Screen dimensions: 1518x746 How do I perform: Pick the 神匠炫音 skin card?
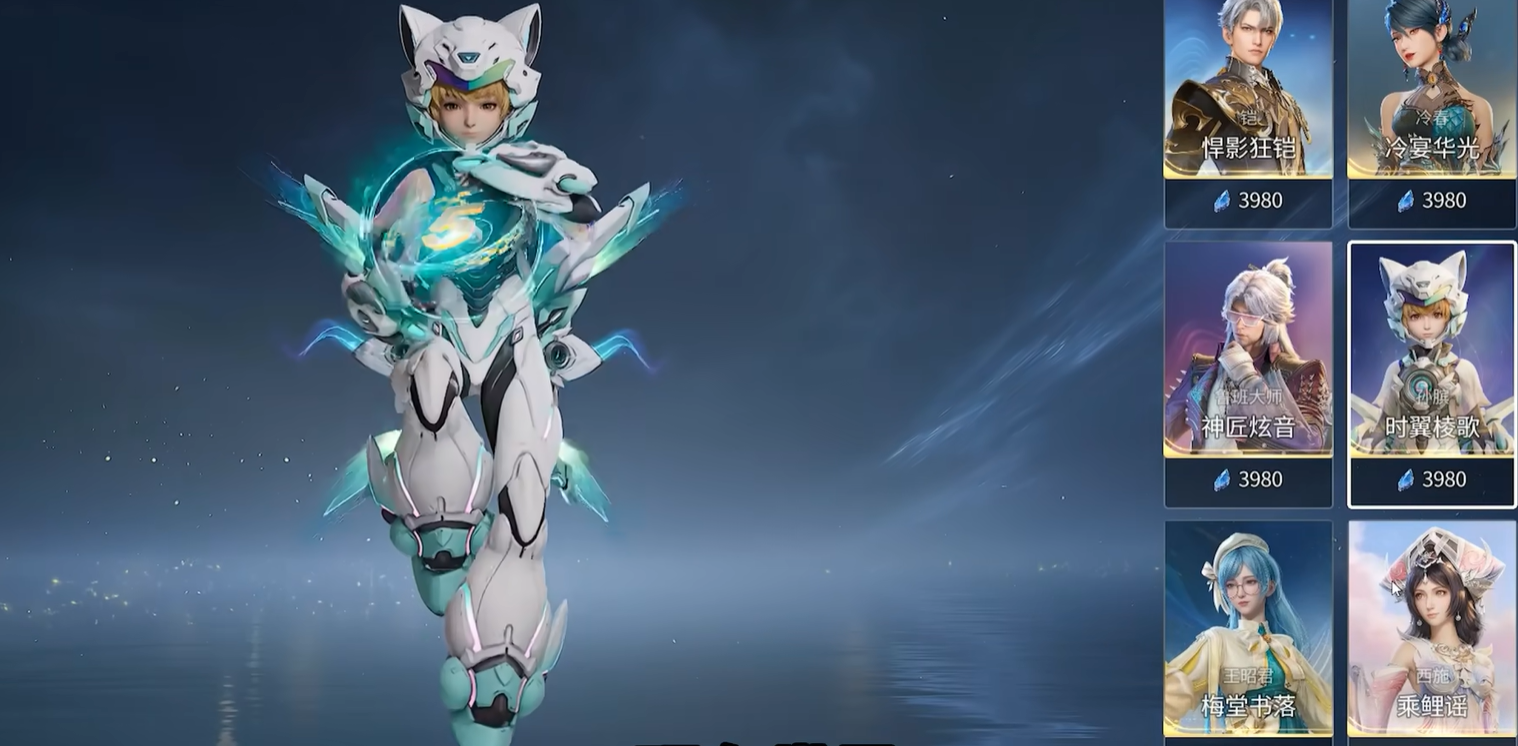(1248, 360)
